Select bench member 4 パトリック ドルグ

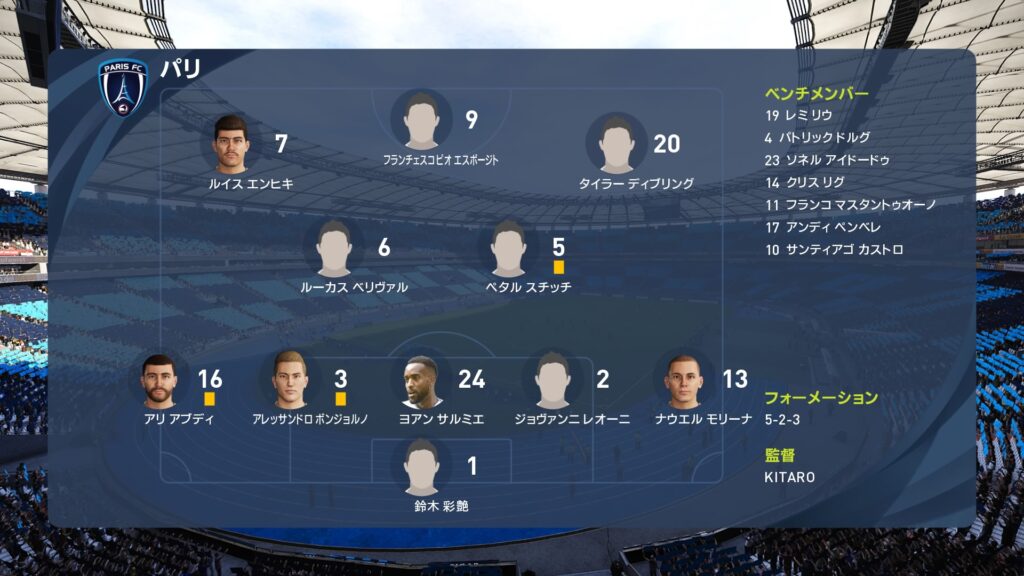[x=817, y=137]
